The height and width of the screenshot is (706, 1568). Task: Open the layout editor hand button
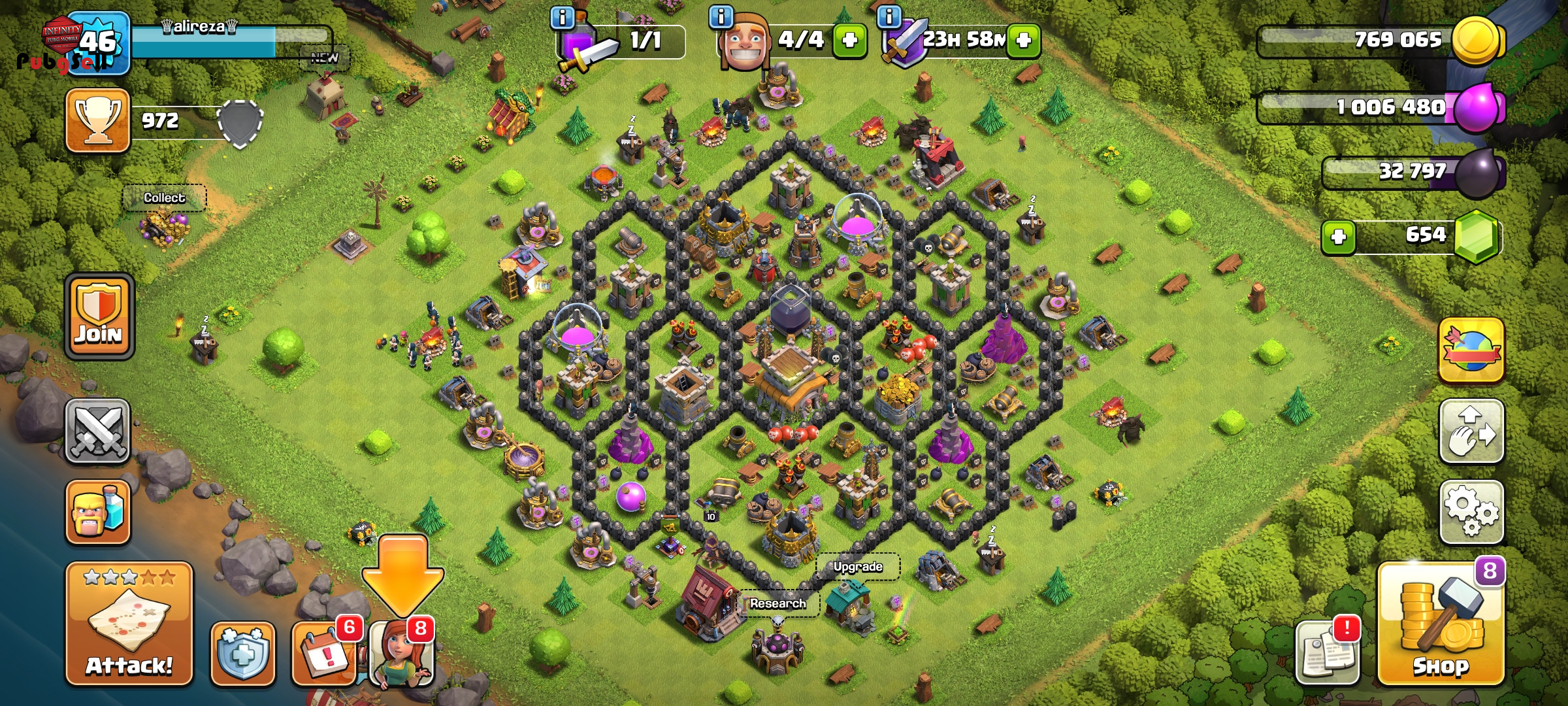coord(1471,431)
